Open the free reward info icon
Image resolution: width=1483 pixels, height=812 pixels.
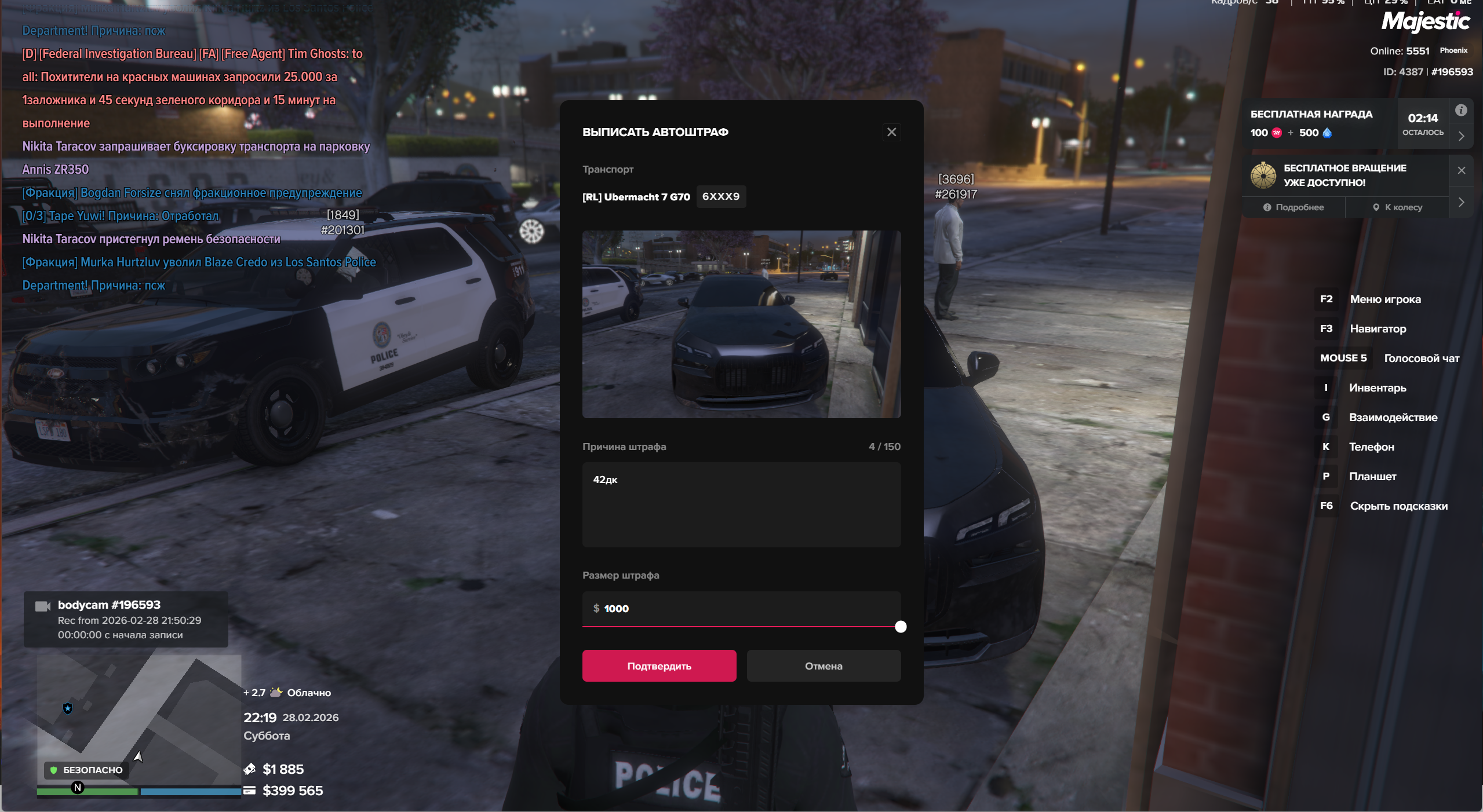click(1461, 110)
